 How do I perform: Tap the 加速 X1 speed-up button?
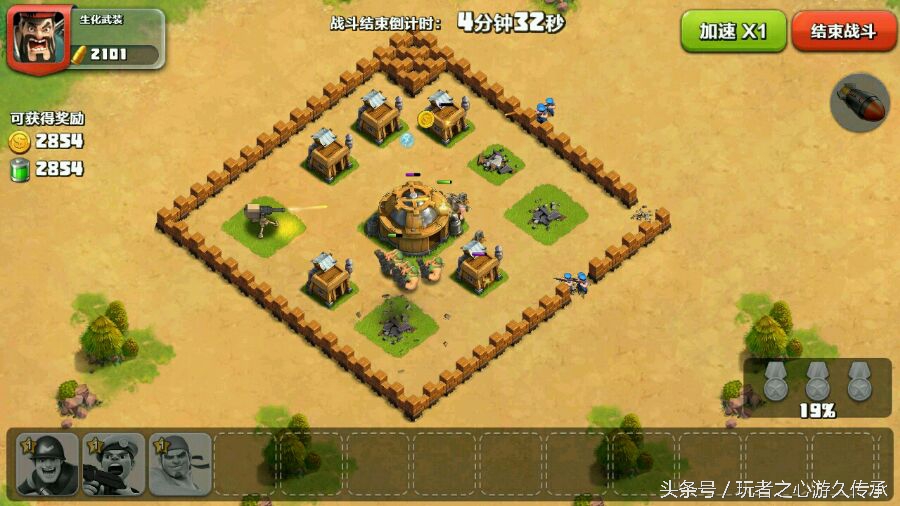click(733, 31)
